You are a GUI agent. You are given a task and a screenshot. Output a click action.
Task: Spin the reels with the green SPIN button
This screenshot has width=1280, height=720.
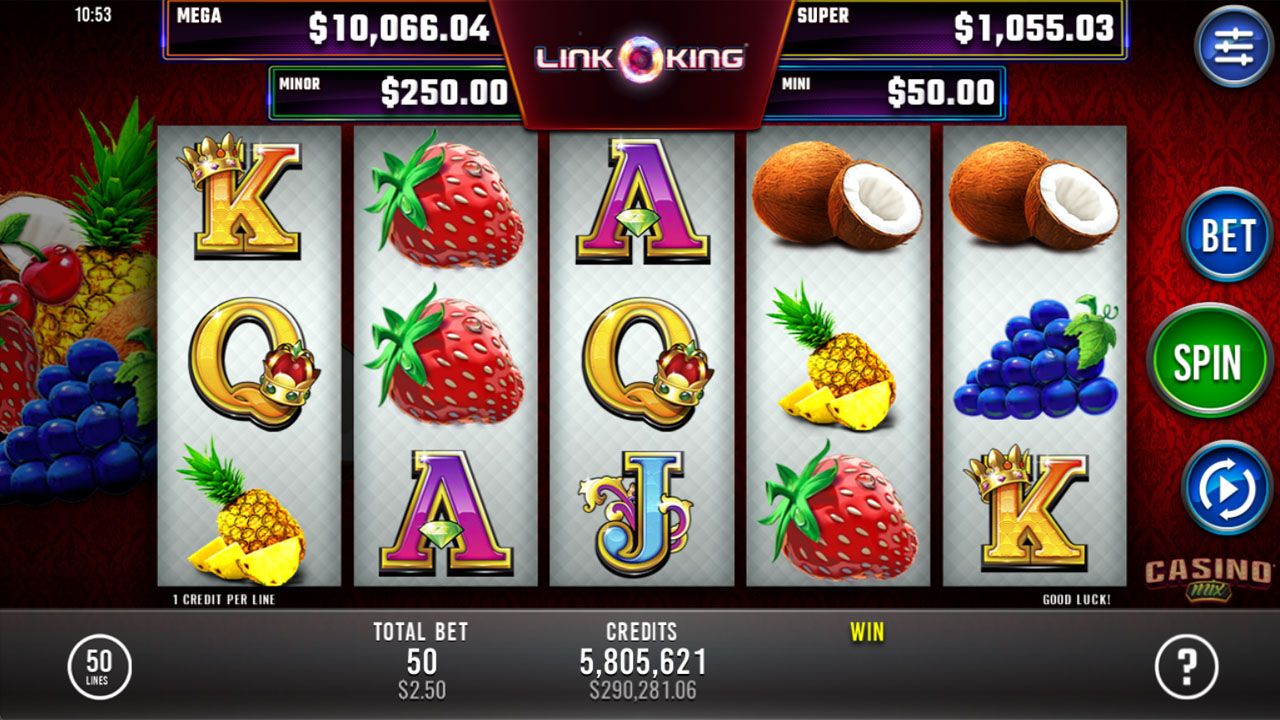click(1209, 363)
